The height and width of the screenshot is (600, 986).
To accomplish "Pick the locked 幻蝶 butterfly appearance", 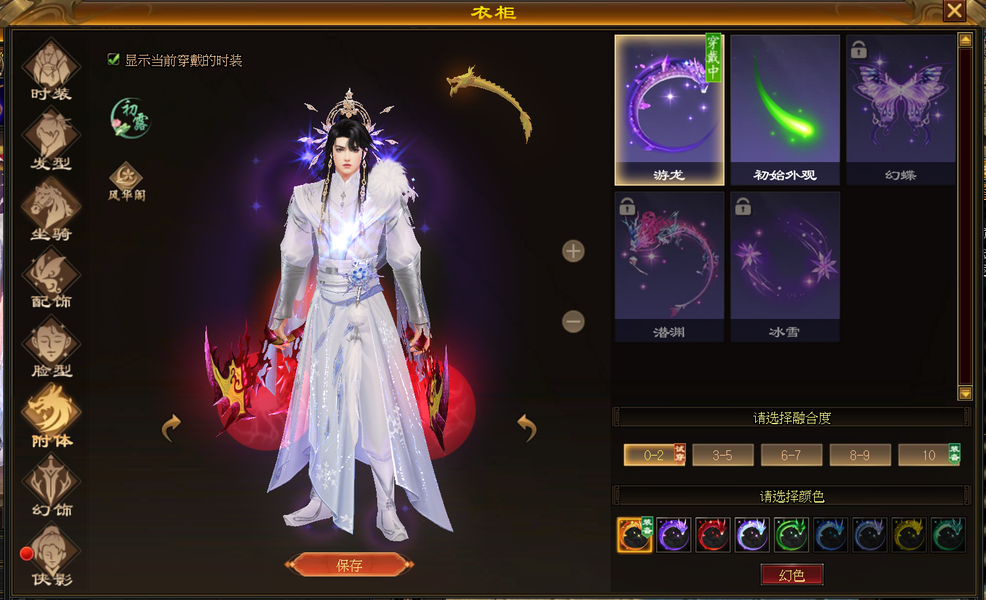I will click(x=900, y=110).
